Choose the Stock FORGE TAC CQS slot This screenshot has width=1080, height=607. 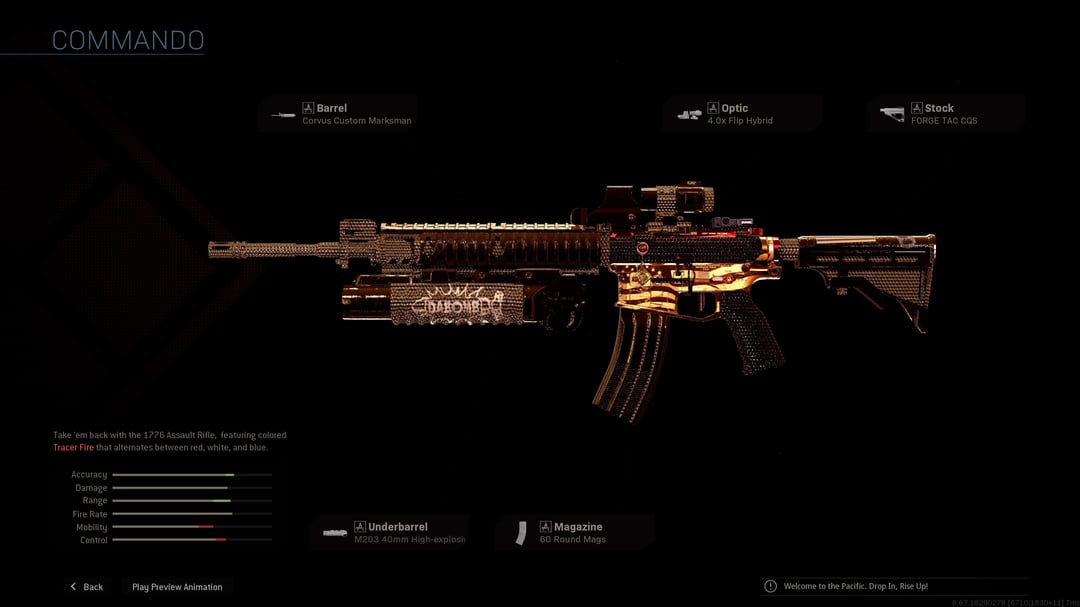tap(946, 114)
